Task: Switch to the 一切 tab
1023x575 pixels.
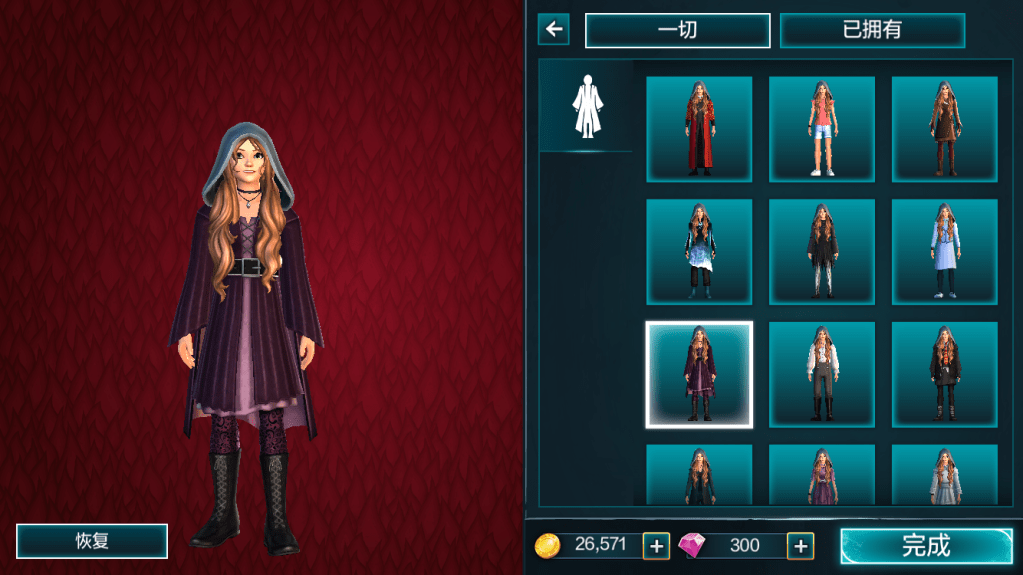Action: coord(677,30)
